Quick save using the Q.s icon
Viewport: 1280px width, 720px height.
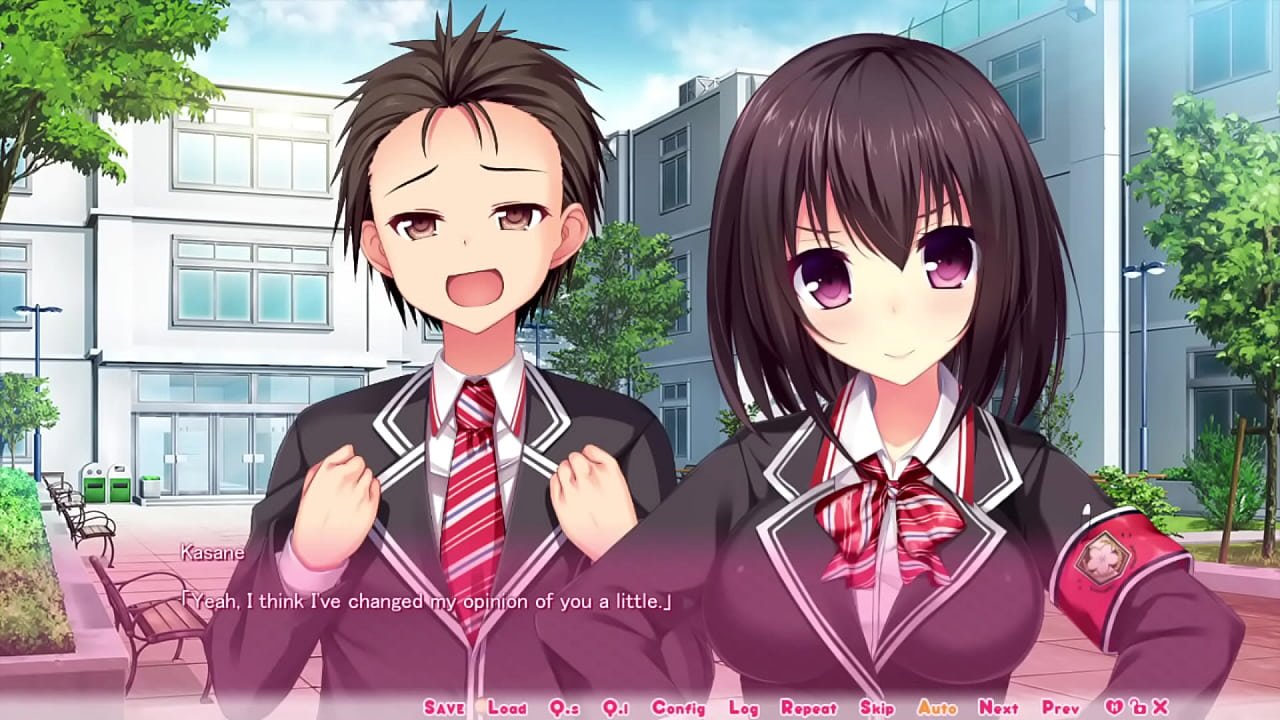pos(562,706)
